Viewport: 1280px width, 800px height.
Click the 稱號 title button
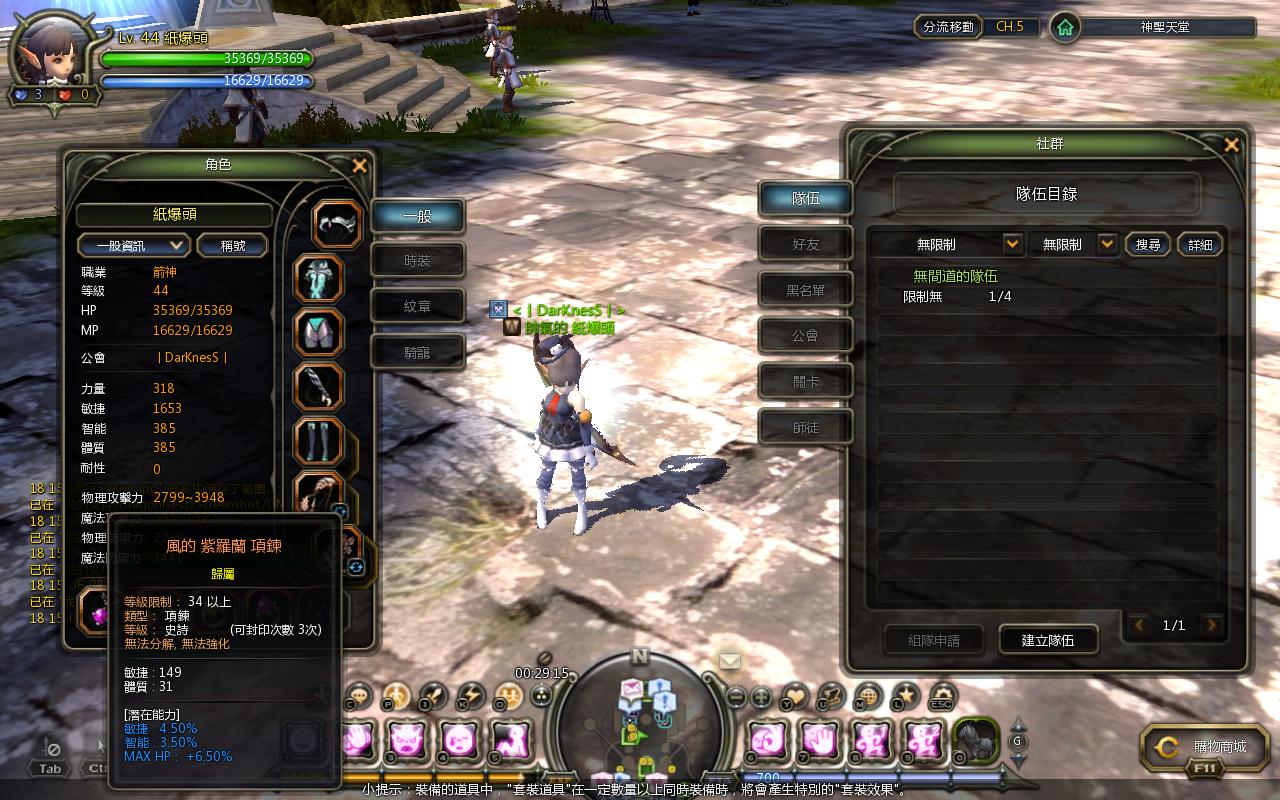tap(232, 245)
